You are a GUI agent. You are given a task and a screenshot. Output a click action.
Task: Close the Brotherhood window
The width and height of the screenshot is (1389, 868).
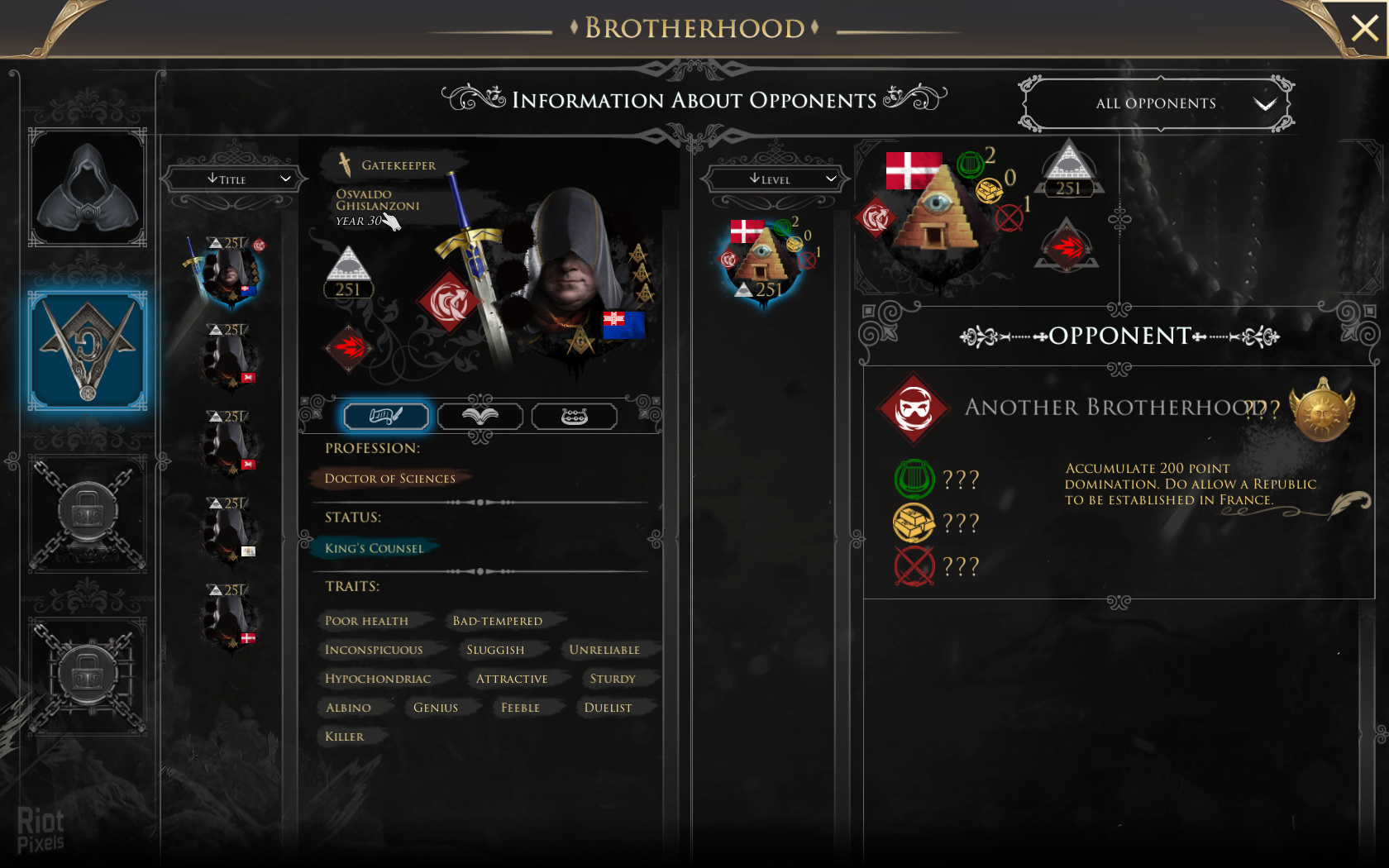coord(1363,28)
